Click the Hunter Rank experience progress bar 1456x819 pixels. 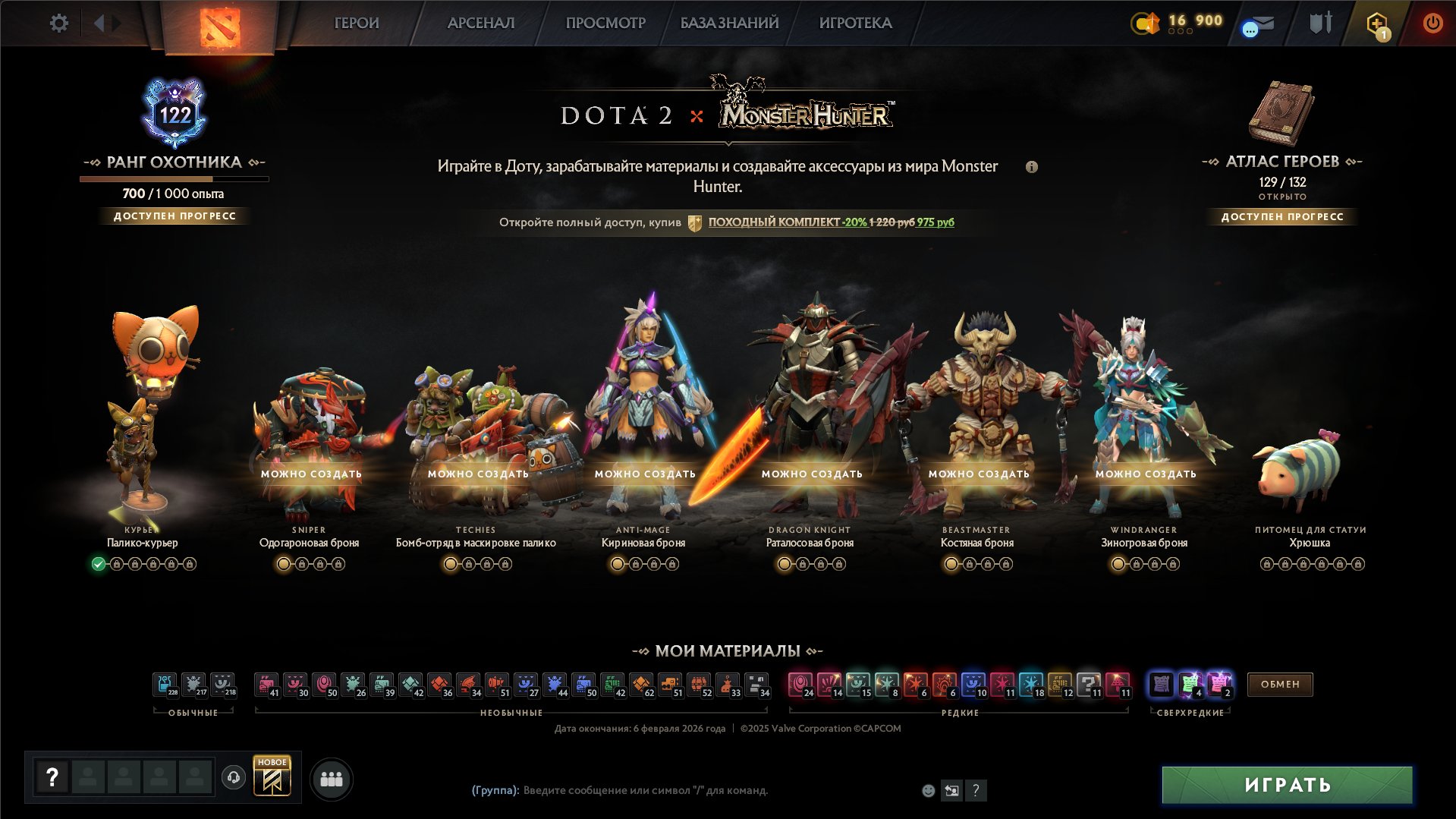[175, 179]
